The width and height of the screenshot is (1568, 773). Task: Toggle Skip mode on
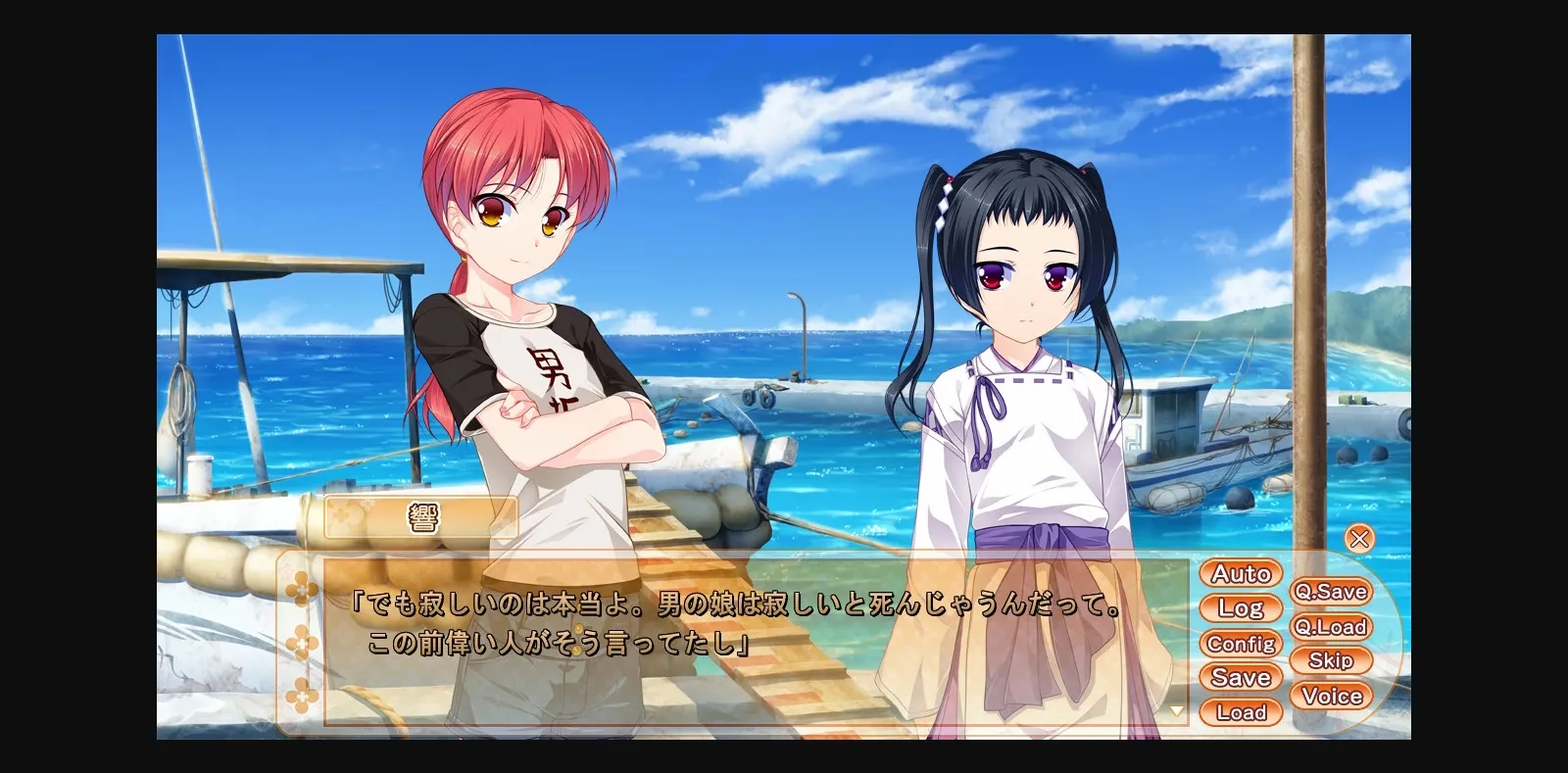[x=1332, y=660]
